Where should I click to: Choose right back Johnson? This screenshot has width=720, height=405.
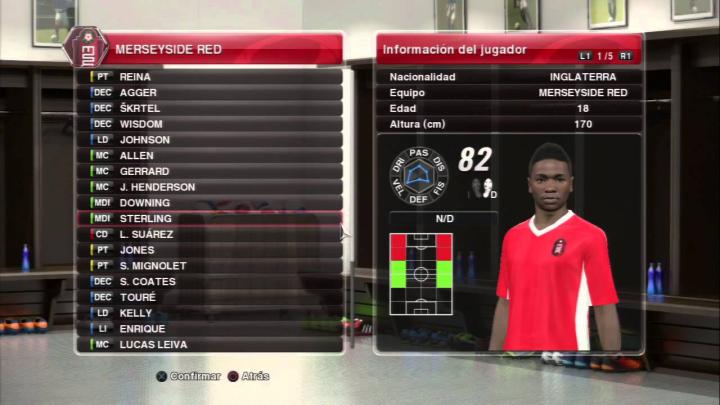point(210,140)
